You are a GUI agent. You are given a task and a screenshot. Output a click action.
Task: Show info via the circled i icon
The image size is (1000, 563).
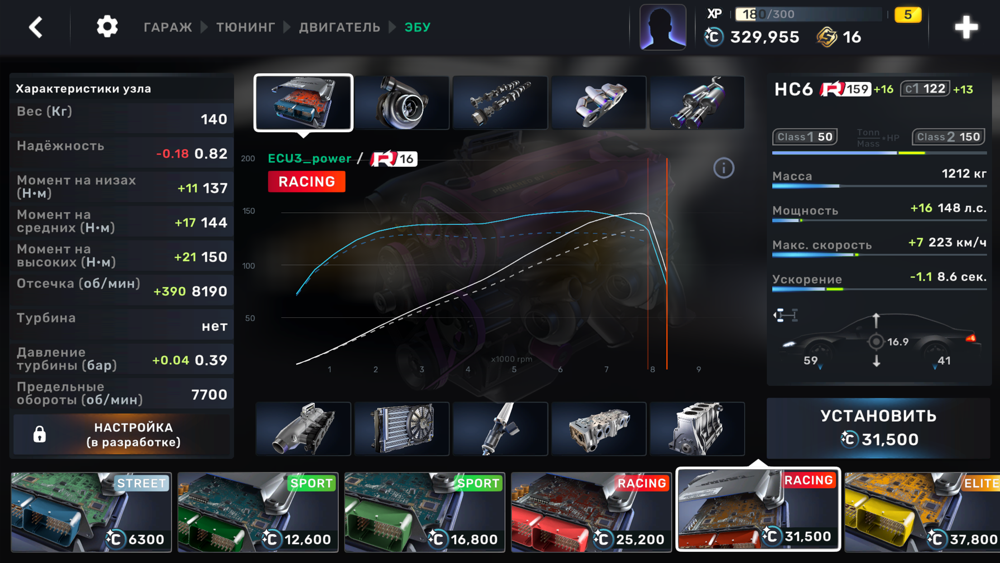click(x=724, y=168)
